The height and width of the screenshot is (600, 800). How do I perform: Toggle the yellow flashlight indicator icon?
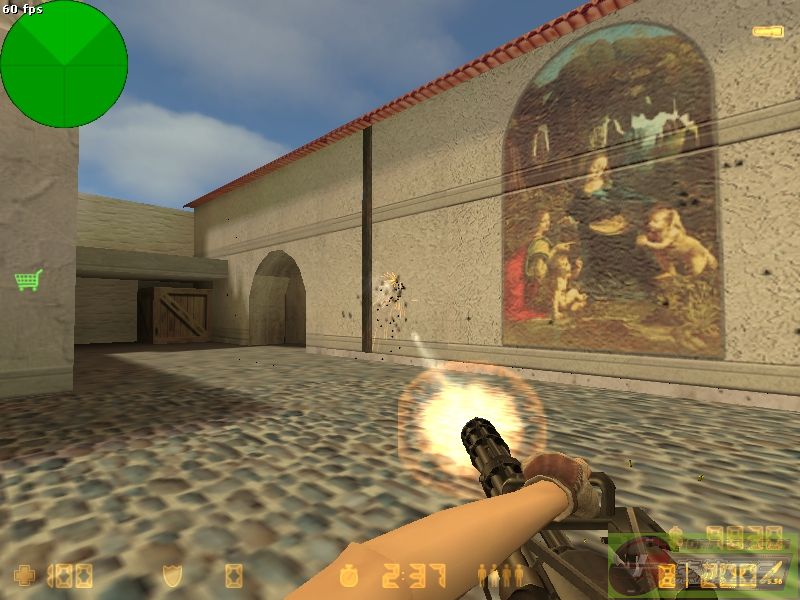767,32
